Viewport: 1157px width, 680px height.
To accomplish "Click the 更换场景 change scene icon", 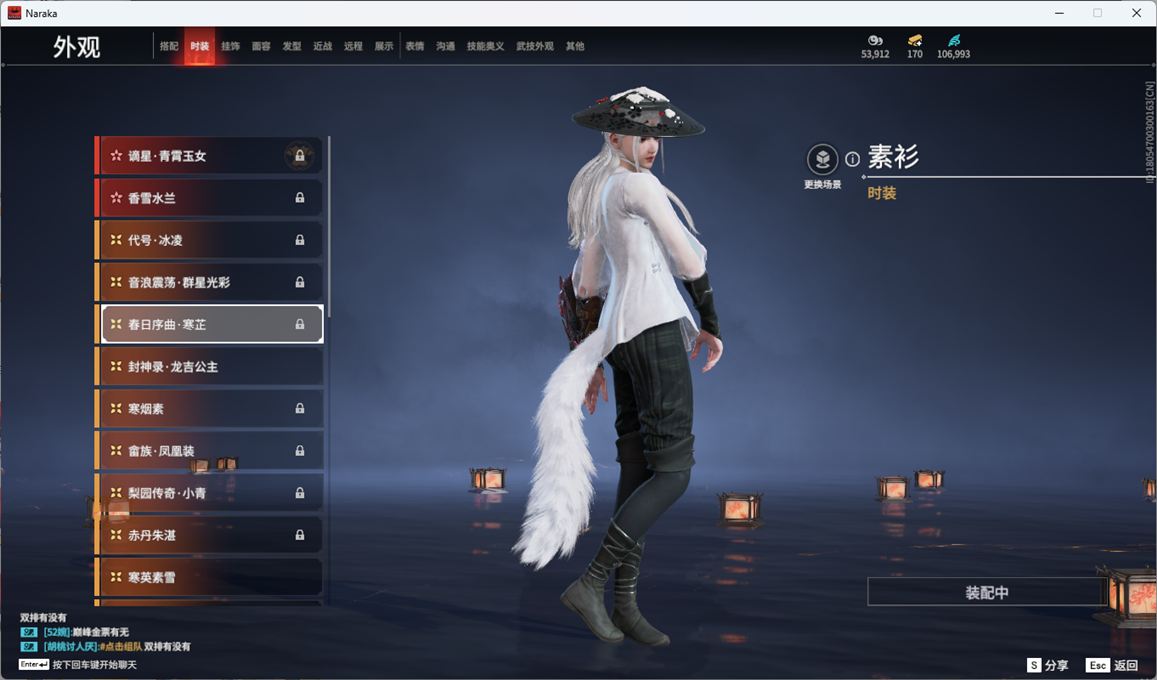I will pos(822,160).
